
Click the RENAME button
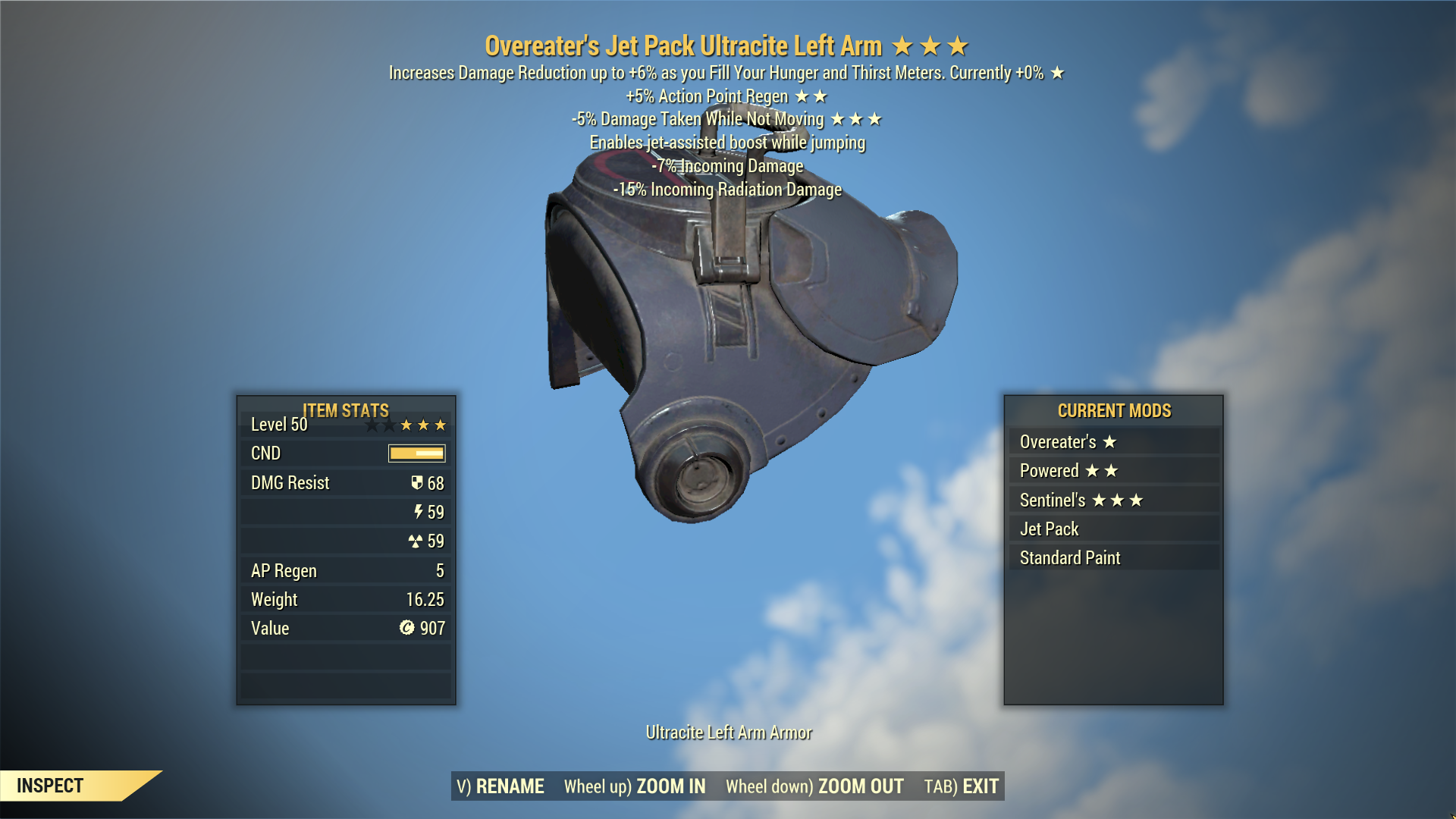tap(500, 786)
